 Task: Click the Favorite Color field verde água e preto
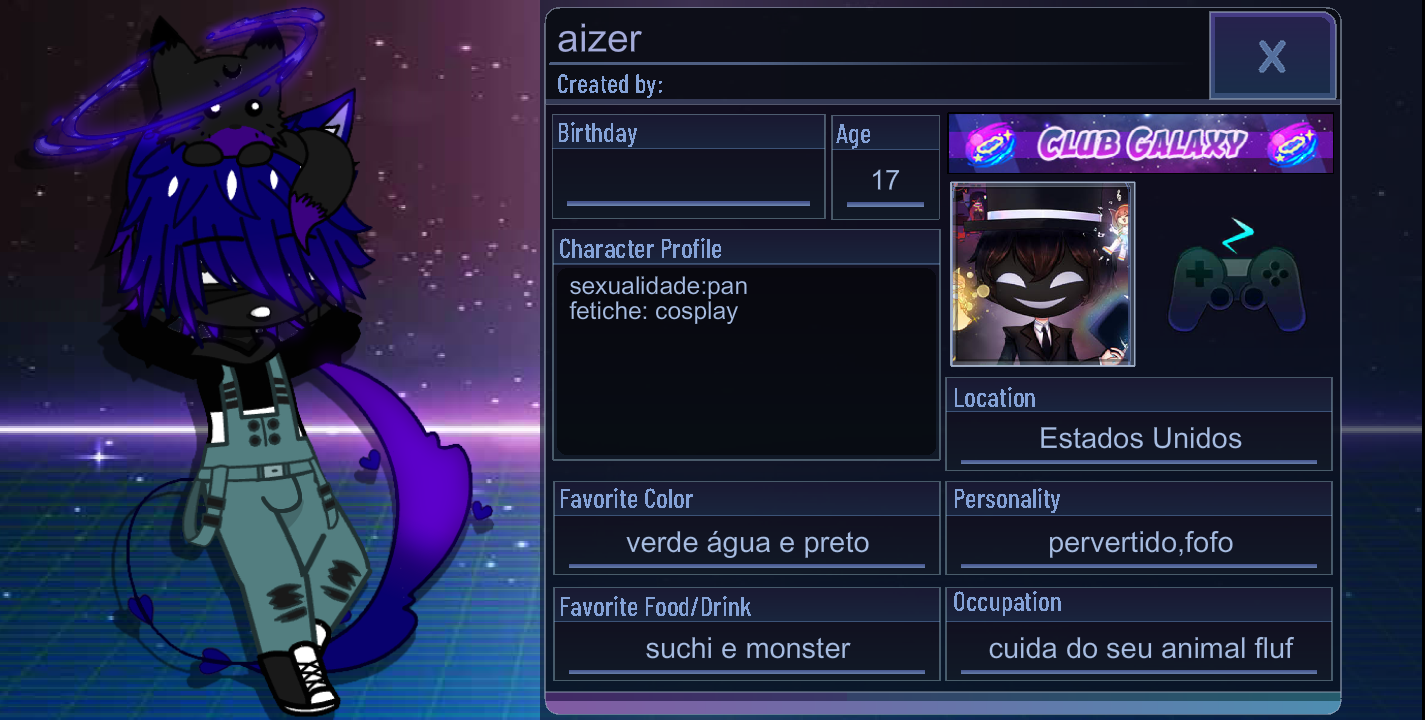coord(746,542)
